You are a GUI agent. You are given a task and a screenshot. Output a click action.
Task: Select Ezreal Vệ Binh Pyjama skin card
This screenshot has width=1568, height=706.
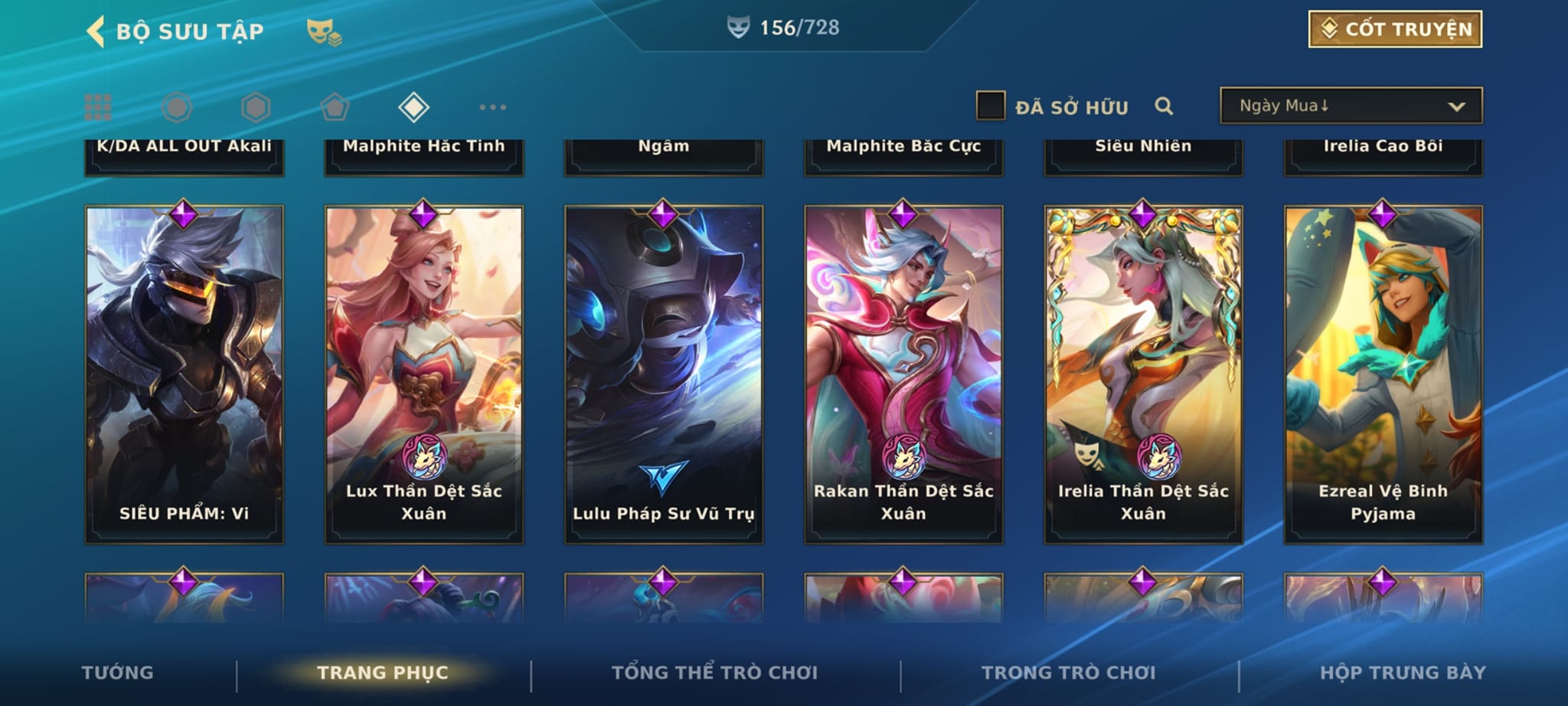pos(1383,374)
